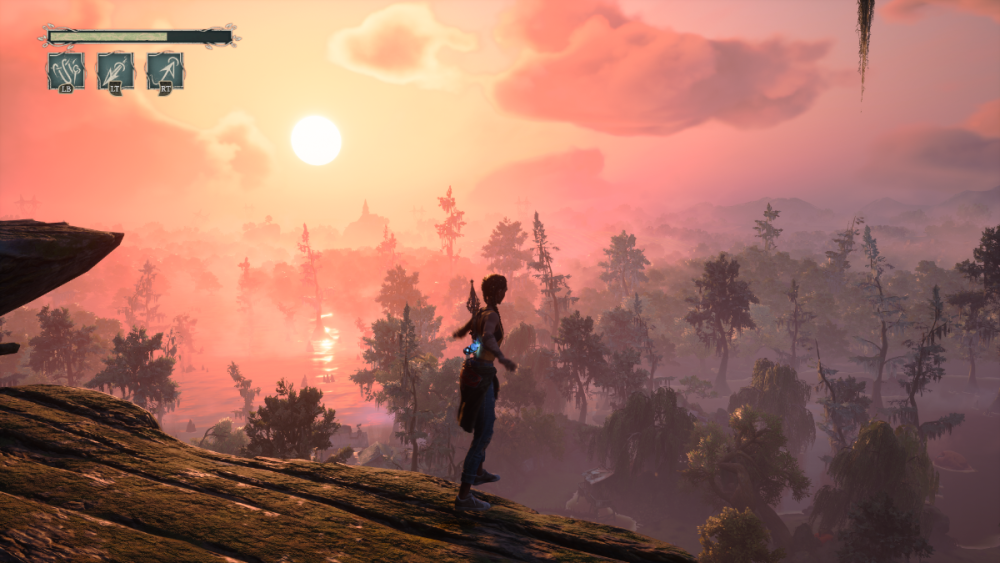
Task: Activate the downward arrow shot ability
Action: point(116,71)
